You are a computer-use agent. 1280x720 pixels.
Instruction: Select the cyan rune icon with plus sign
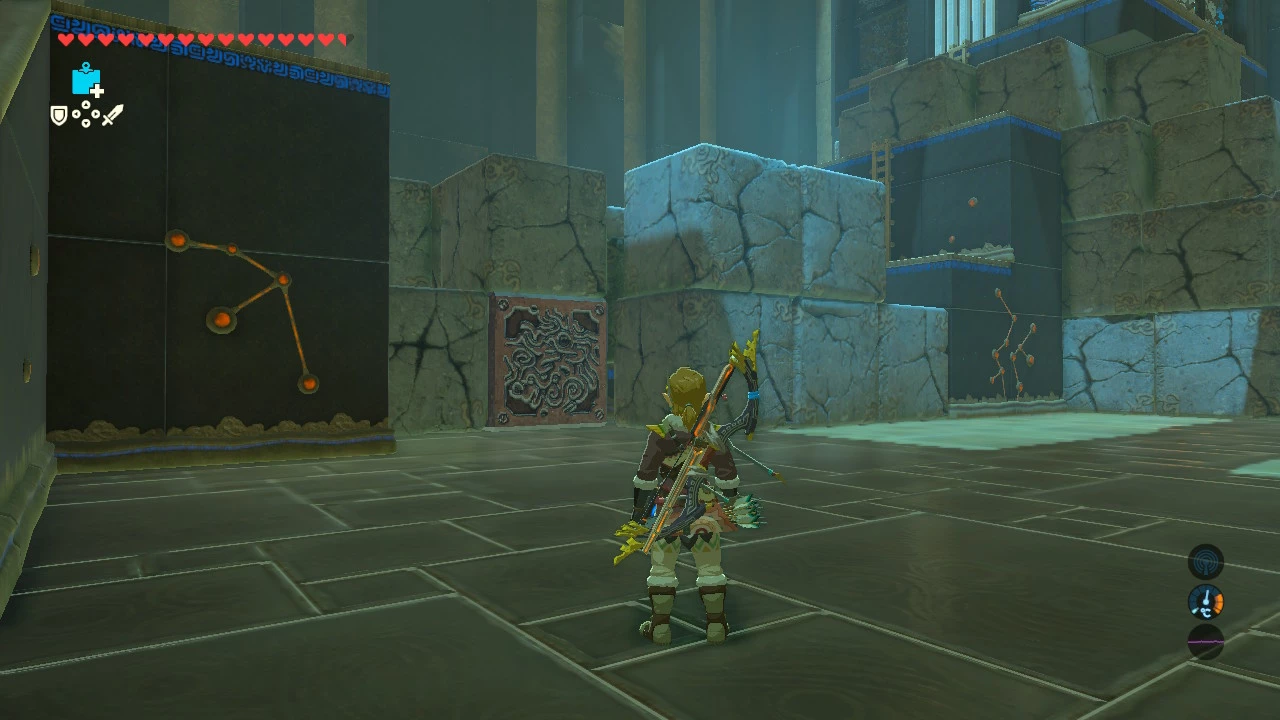click(x=87, y=80)
